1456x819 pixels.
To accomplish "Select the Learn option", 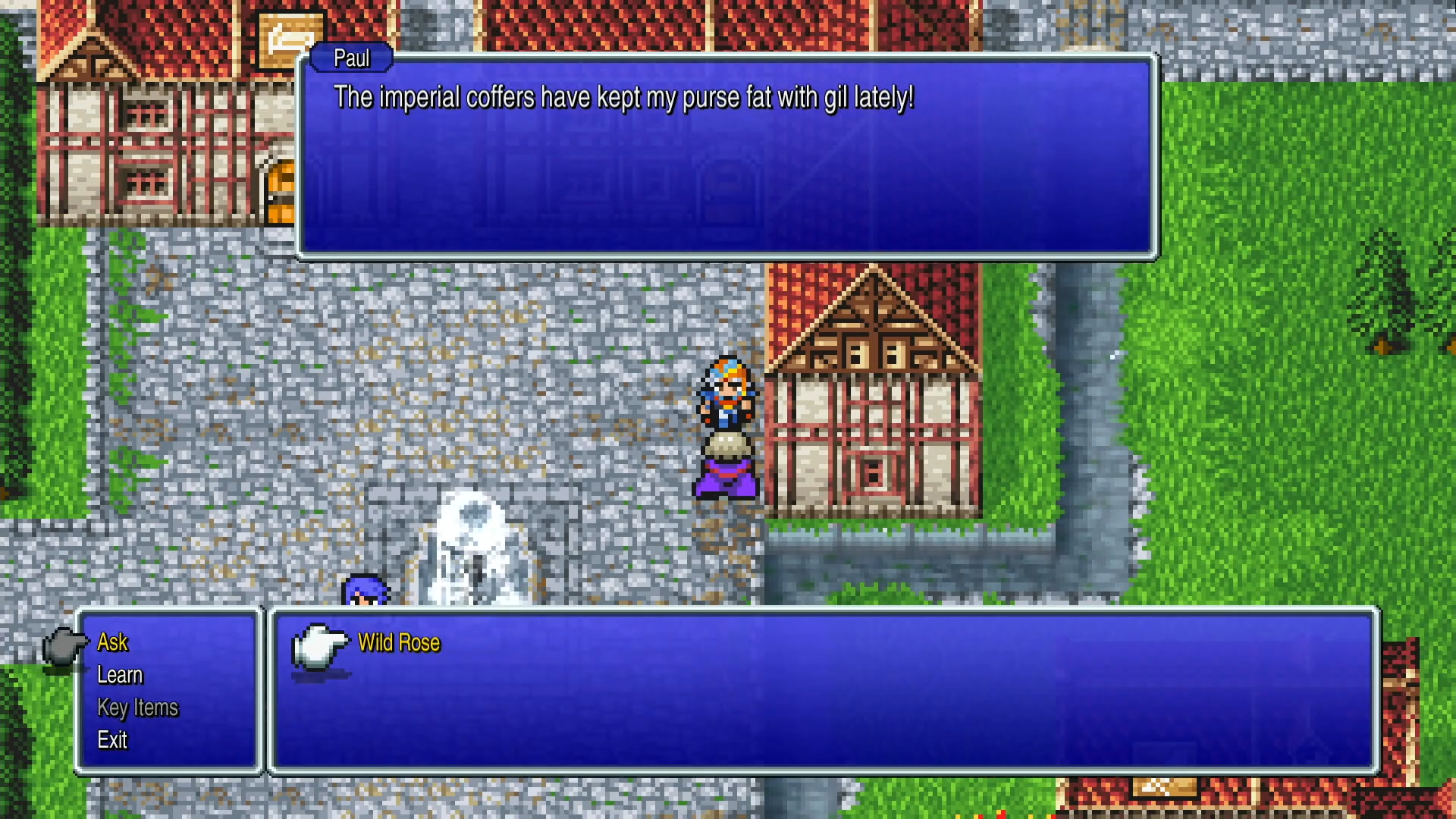I will pyautogui.click(x=120, y=675).
